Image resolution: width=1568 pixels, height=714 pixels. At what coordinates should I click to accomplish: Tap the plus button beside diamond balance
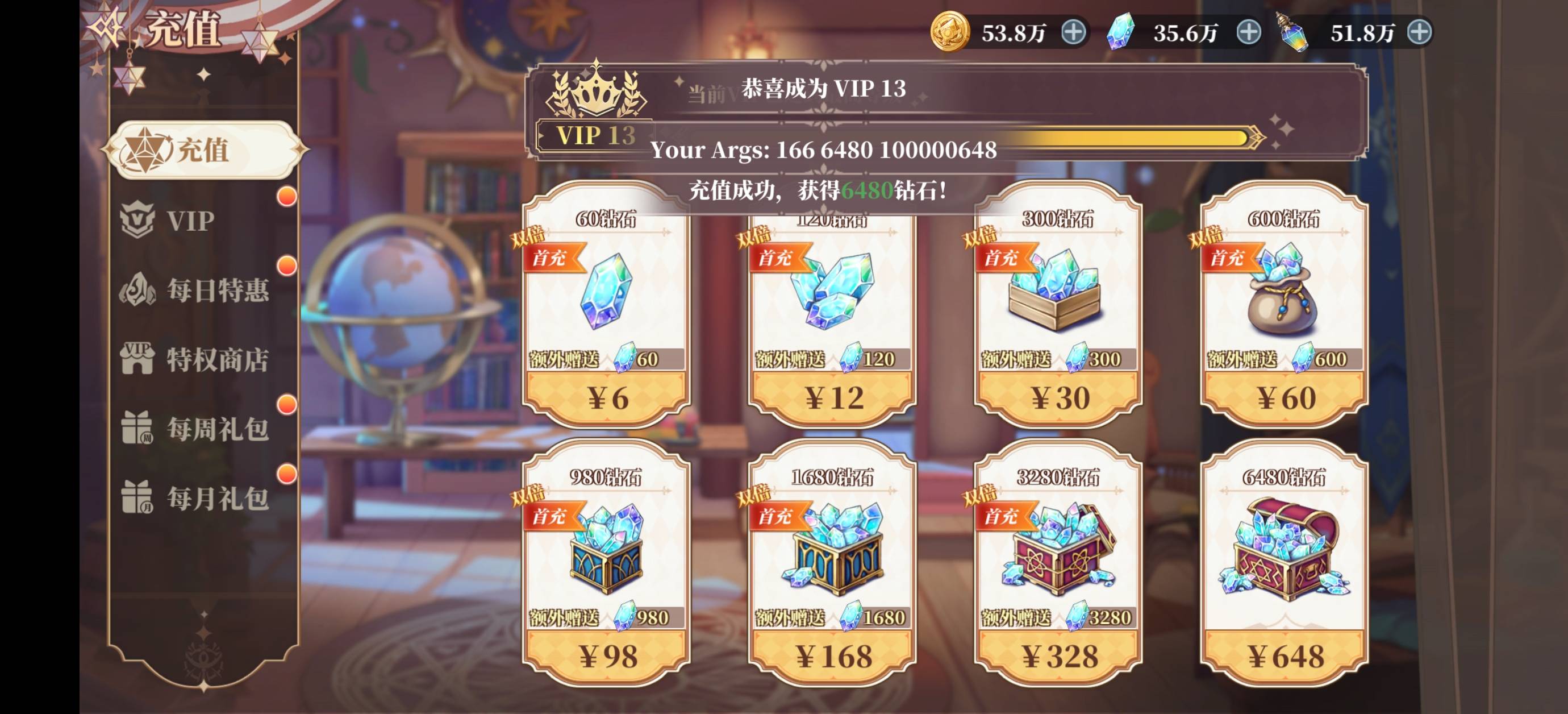pyautogui.click(x=1249, y=32)
